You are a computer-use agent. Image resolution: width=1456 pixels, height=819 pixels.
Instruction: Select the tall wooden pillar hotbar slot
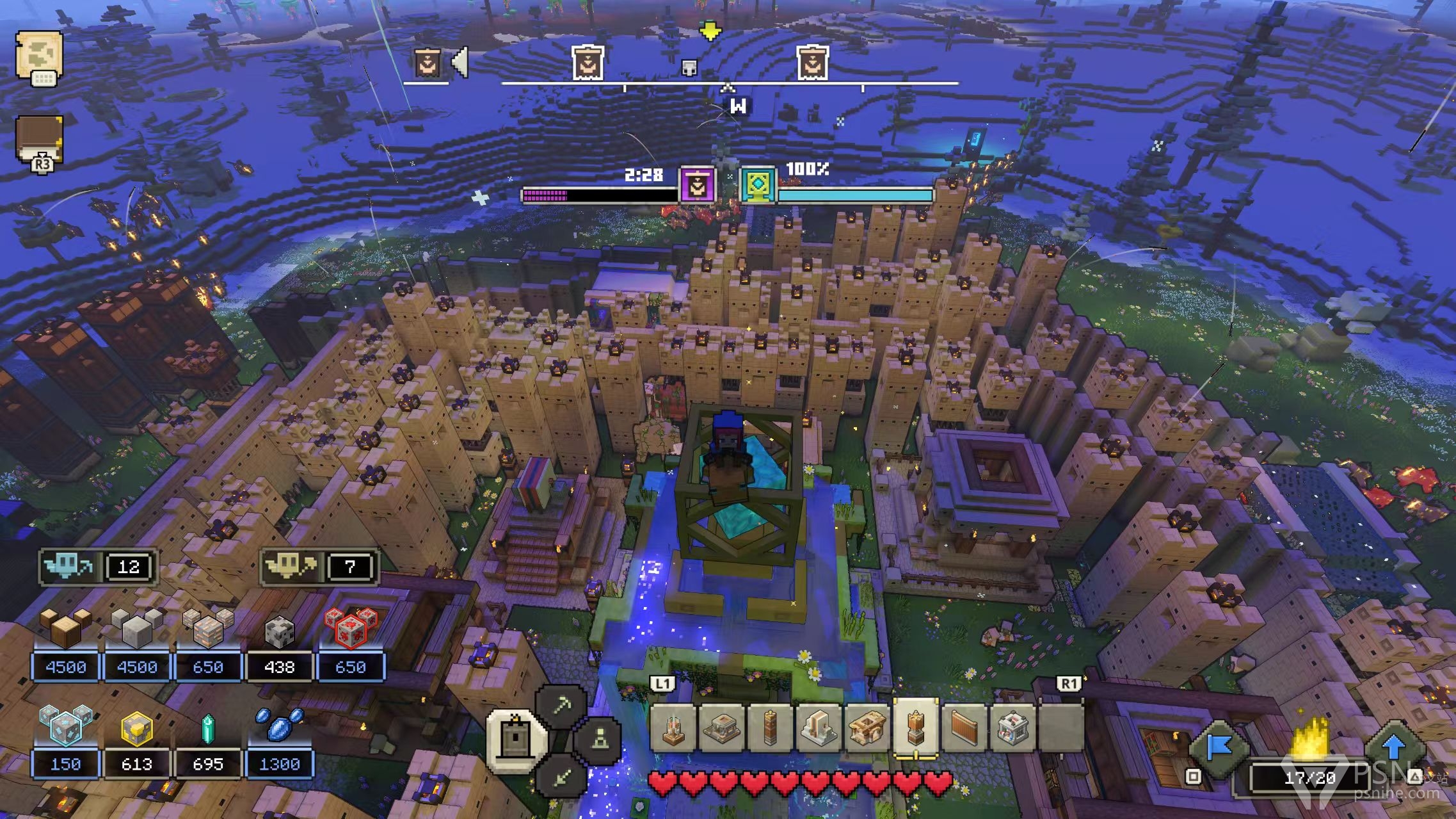(x=770, y=727)
